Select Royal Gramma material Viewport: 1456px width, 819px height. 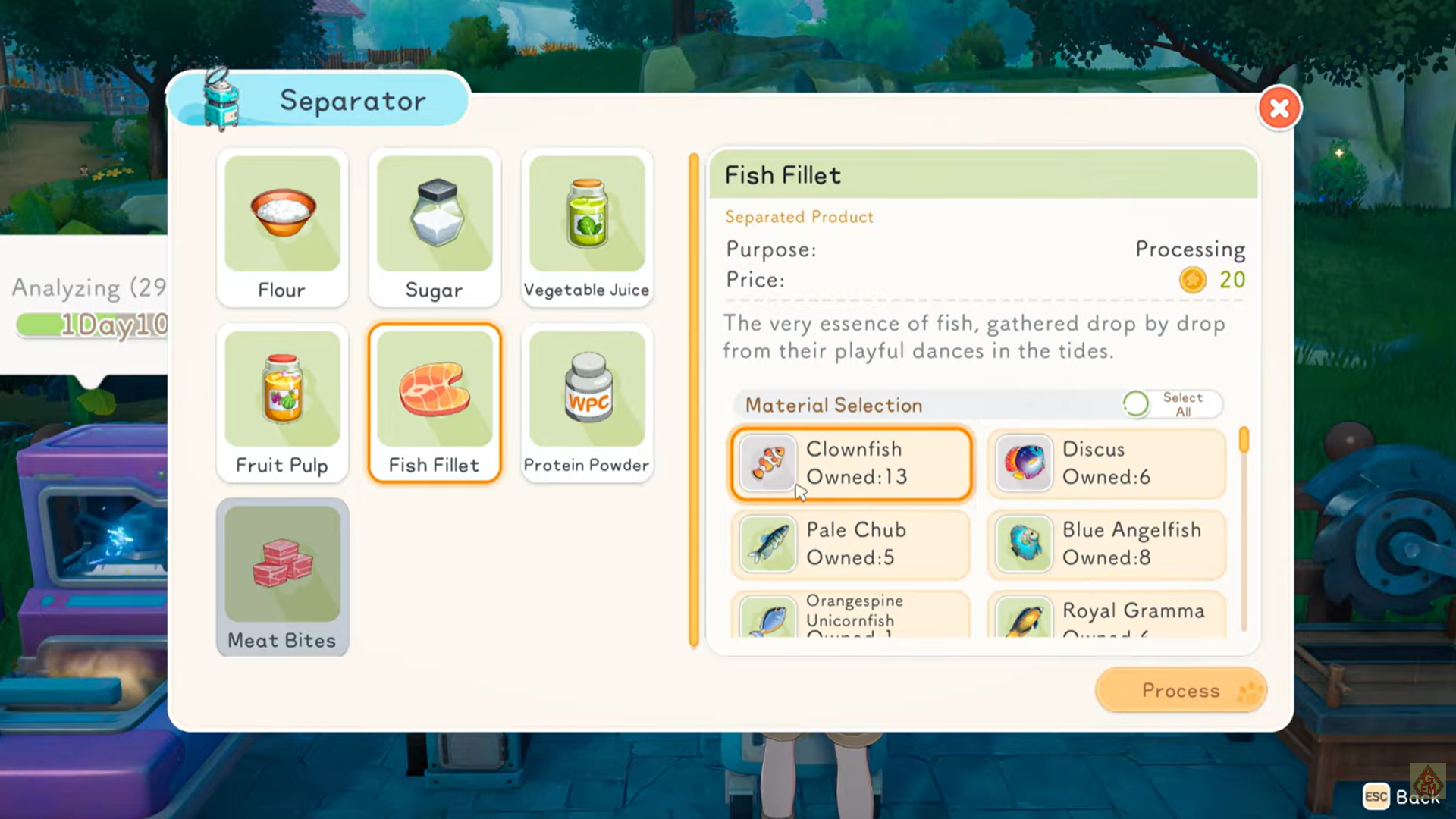[1106, 616]
